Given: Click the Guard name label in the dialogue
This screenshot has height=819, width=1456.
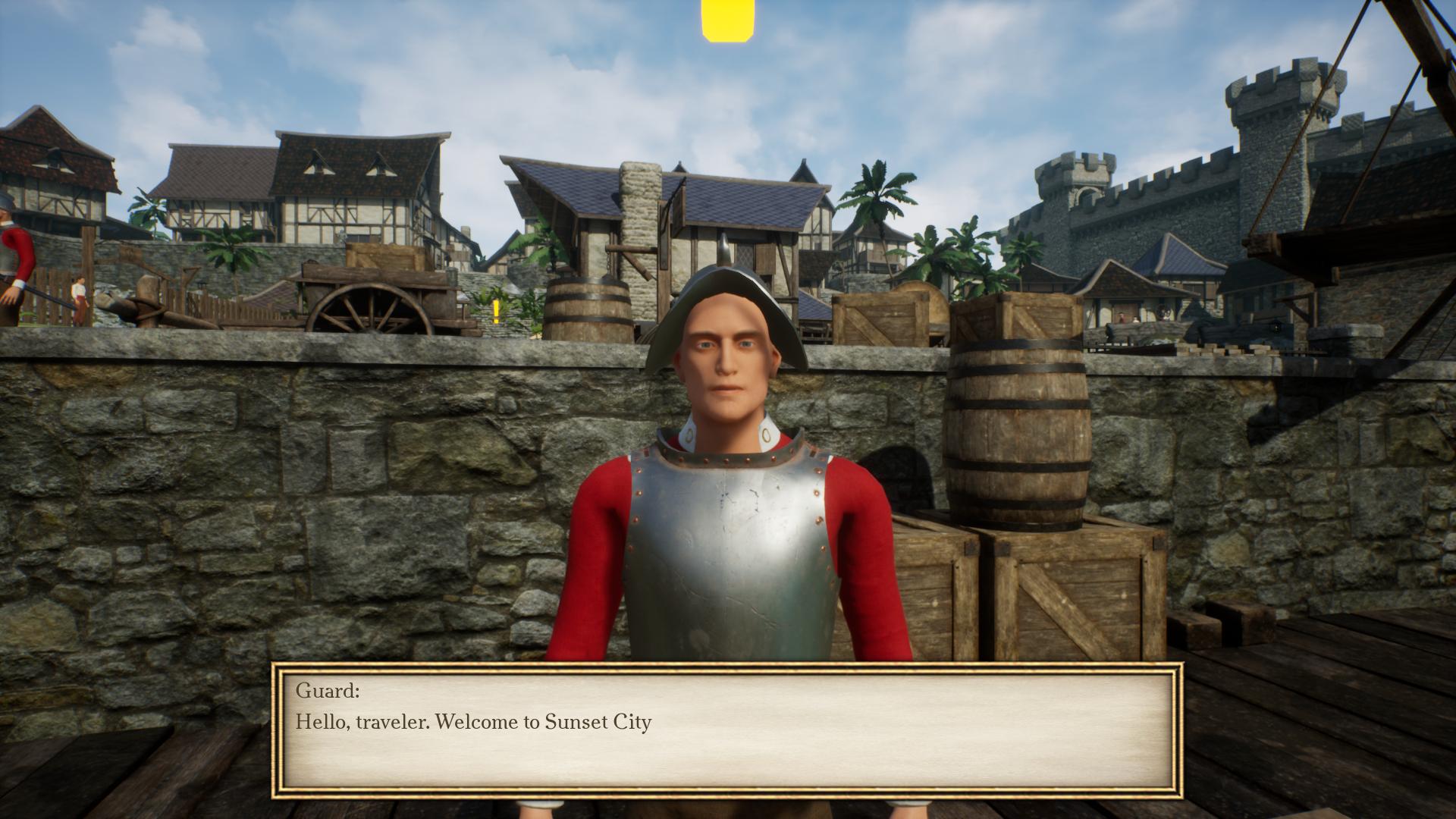Looking at the screenshot, I should click(x=328, y=691).
